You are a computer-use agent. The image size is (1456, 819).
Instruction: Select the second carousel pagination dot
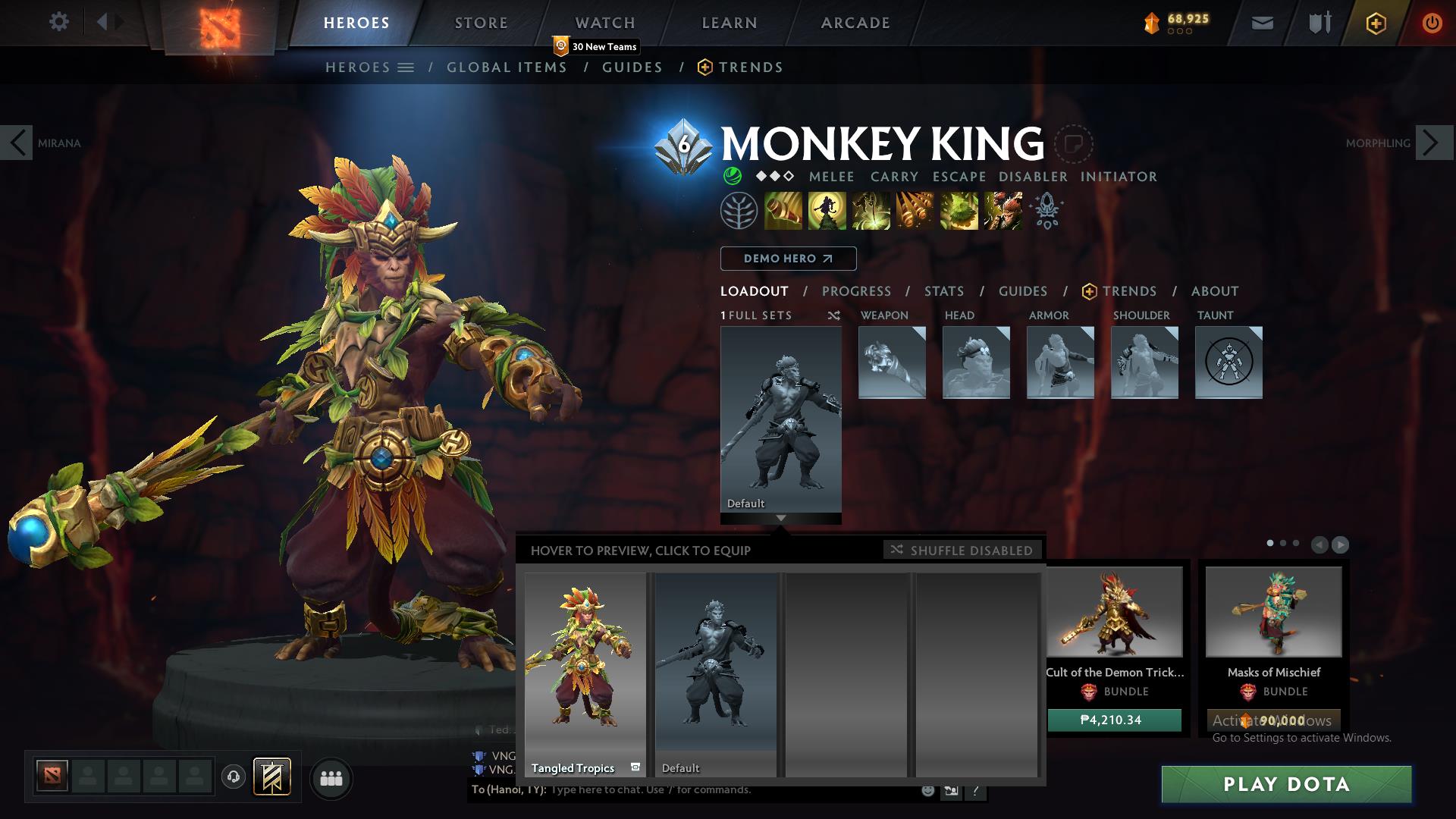point(1283,543)
